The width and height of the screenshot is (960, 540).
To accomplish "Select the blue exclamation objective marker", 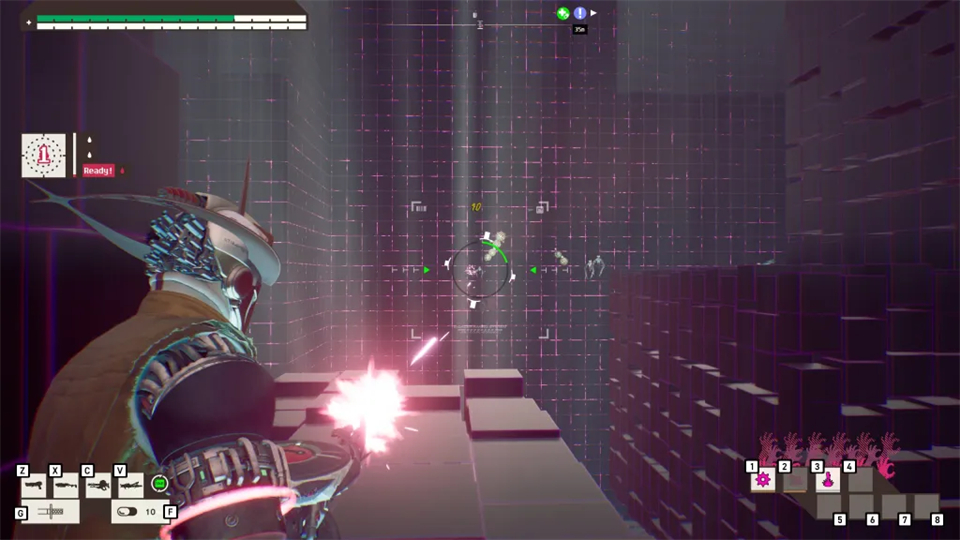I will 580,13.
